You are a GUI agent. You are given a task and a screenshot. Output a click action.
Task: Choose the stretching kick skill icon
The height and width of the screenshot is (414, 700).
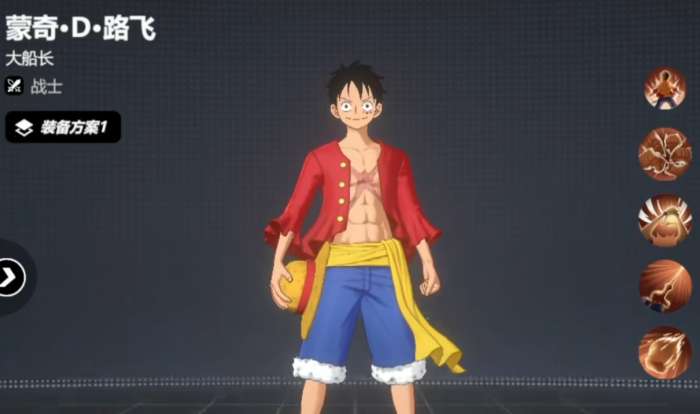664,286
